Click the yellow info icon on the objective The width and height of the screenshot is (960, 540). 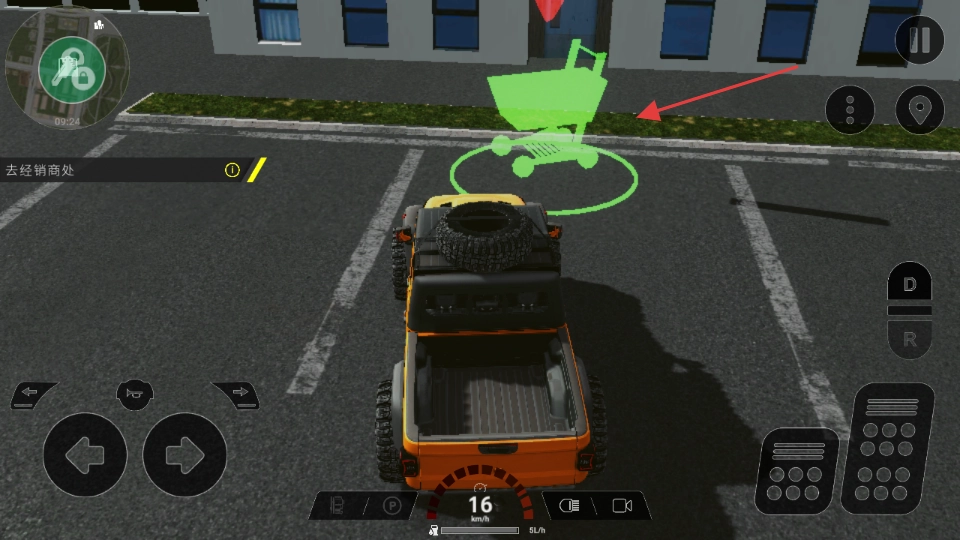232,170
